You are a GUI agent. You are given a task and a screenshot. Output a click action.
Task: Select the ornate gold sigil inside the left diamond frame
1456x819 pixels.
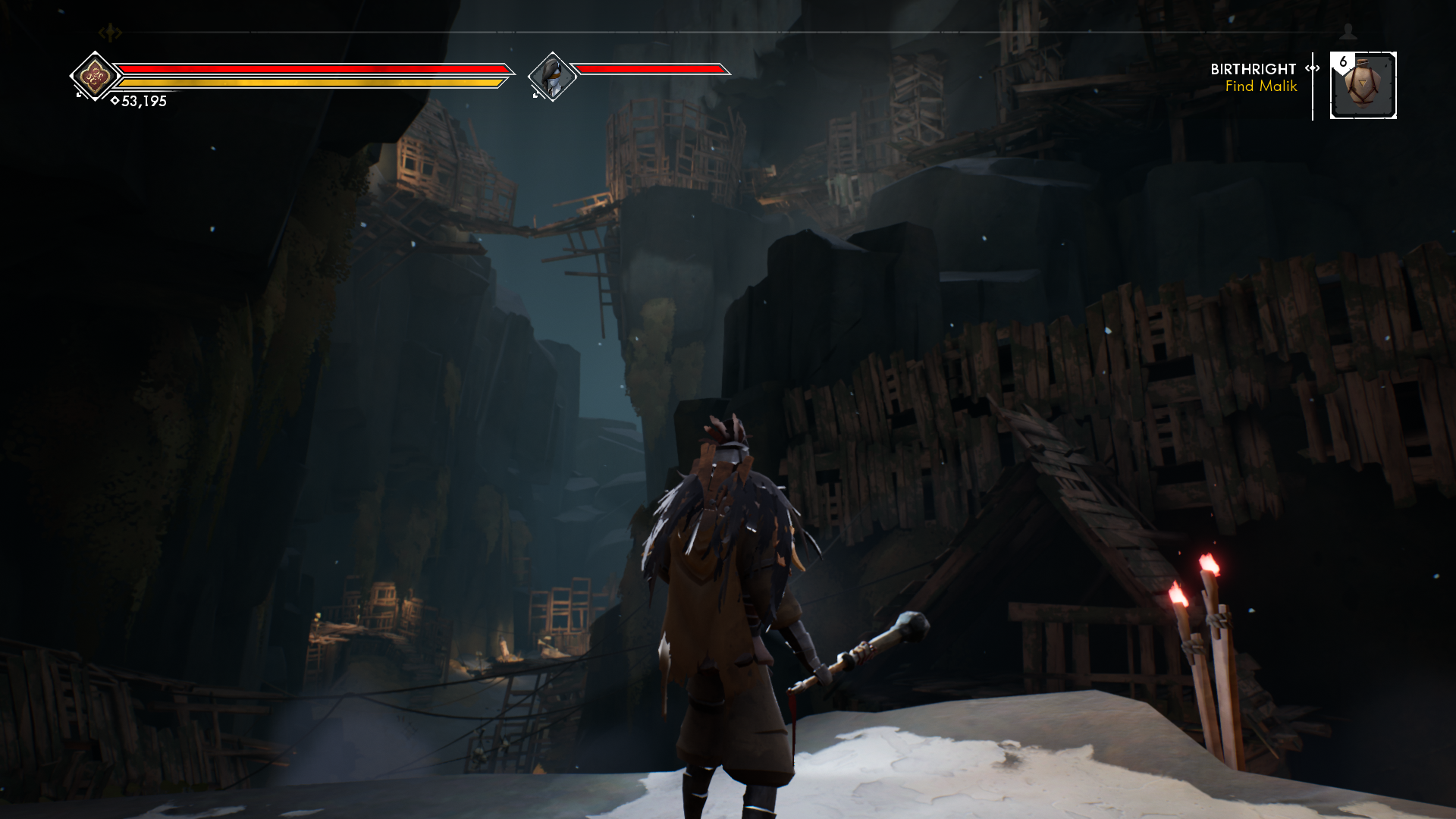[x=96, y=75]
